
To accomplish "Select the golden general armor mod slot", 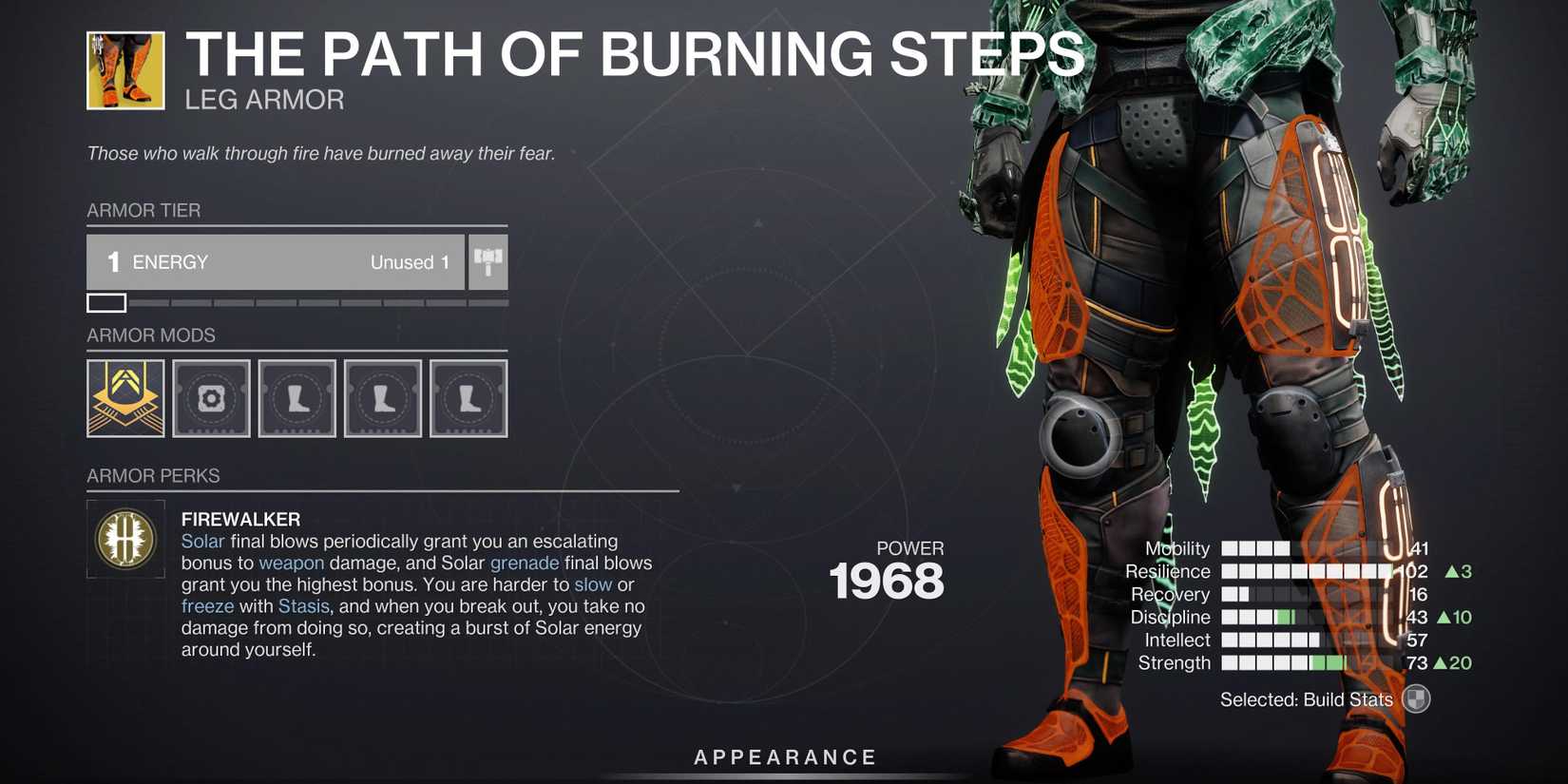I will point(124,398).
